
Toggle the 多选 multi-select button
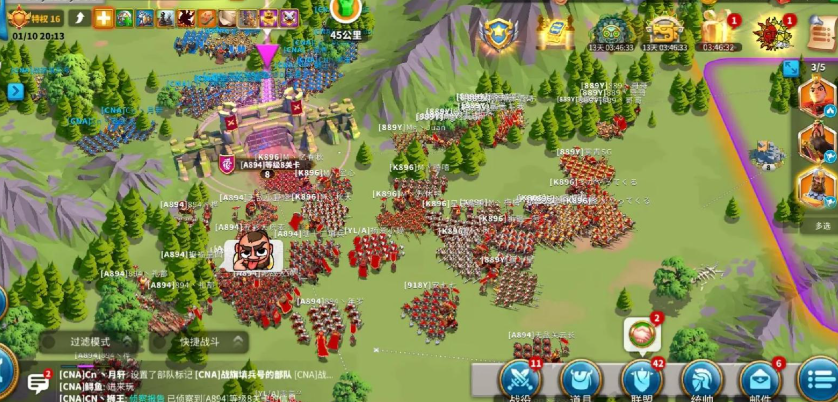pyautogui.click(x=822, y=226)
